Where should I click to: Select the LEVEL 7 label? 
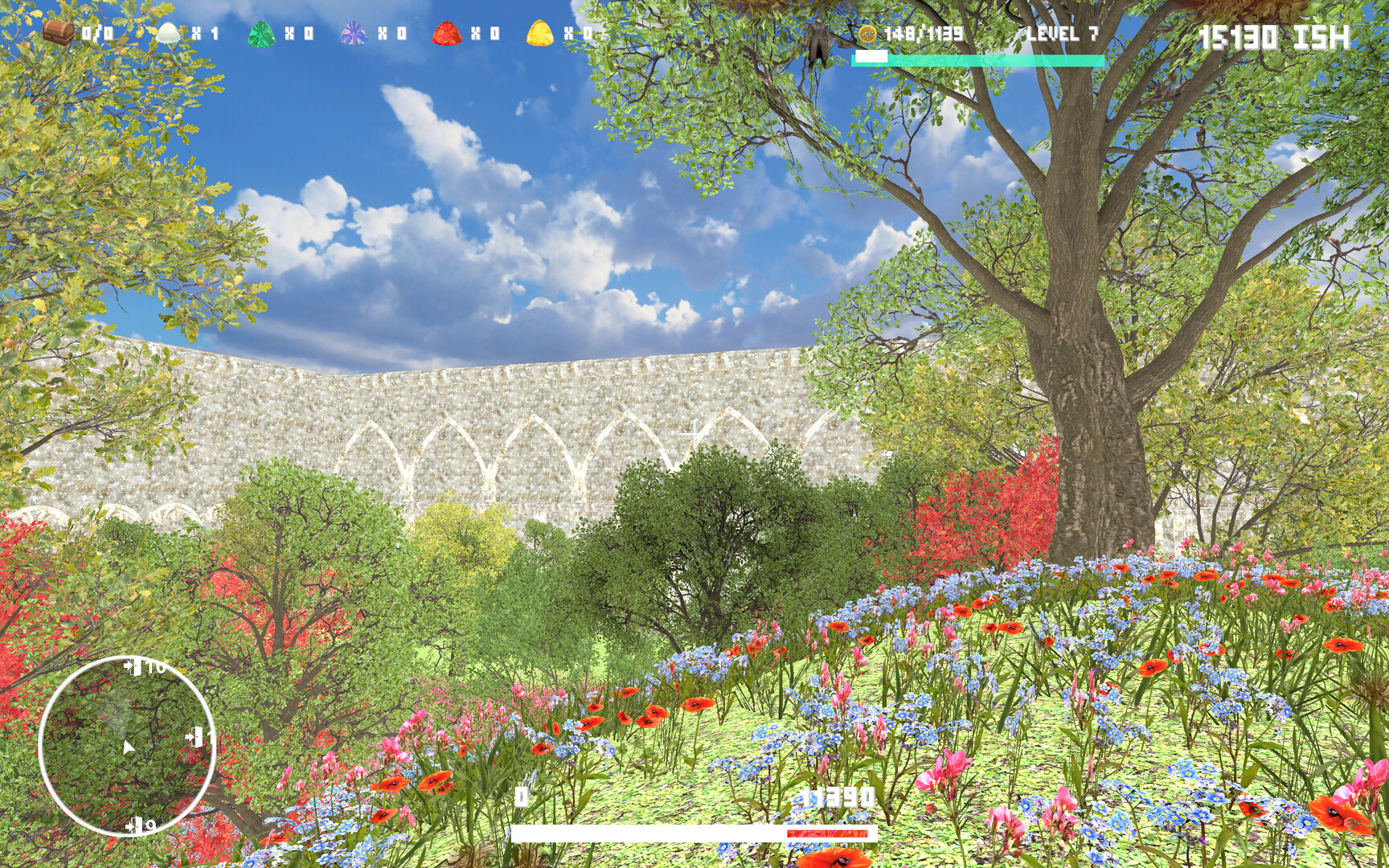(1061, 34)
